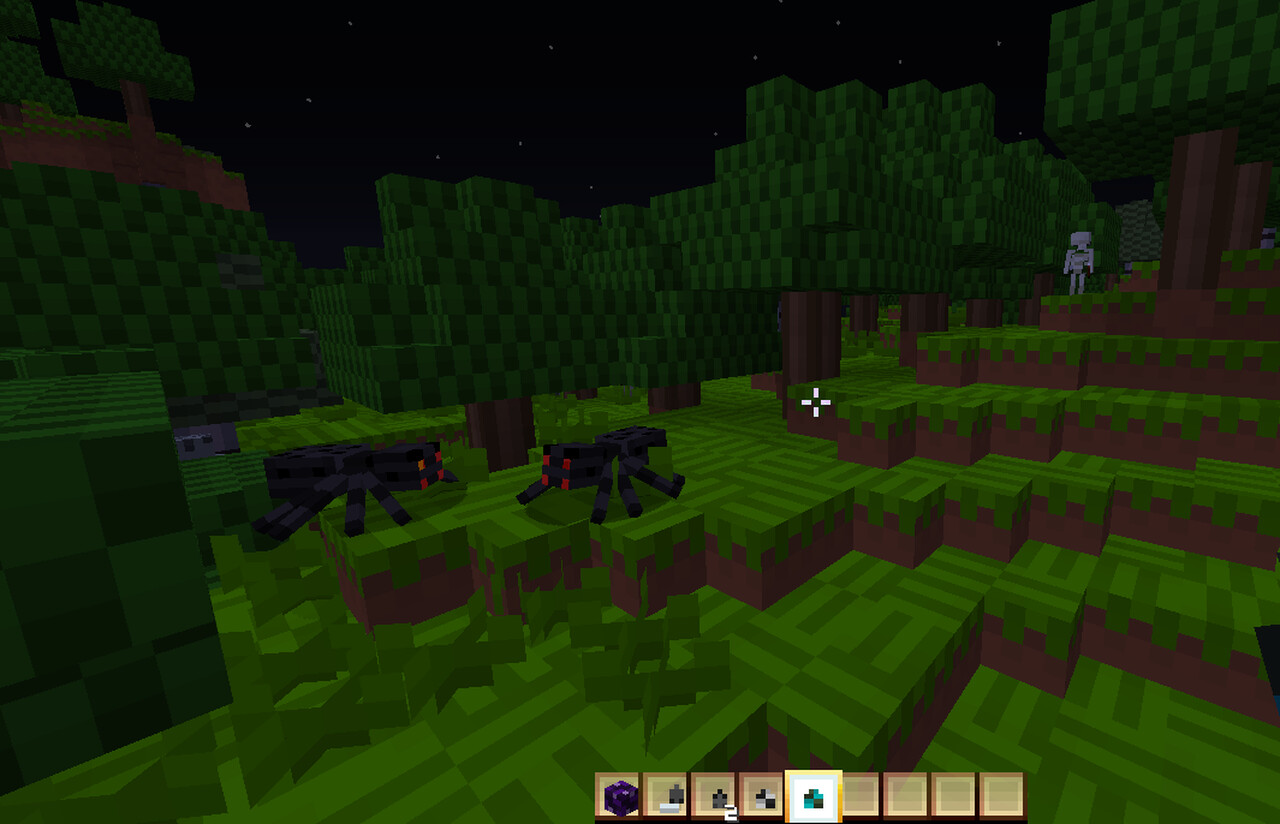Select the purple block hotbar slot
The width and height of the screenshot is (1280, 824).
click(619, 797)
